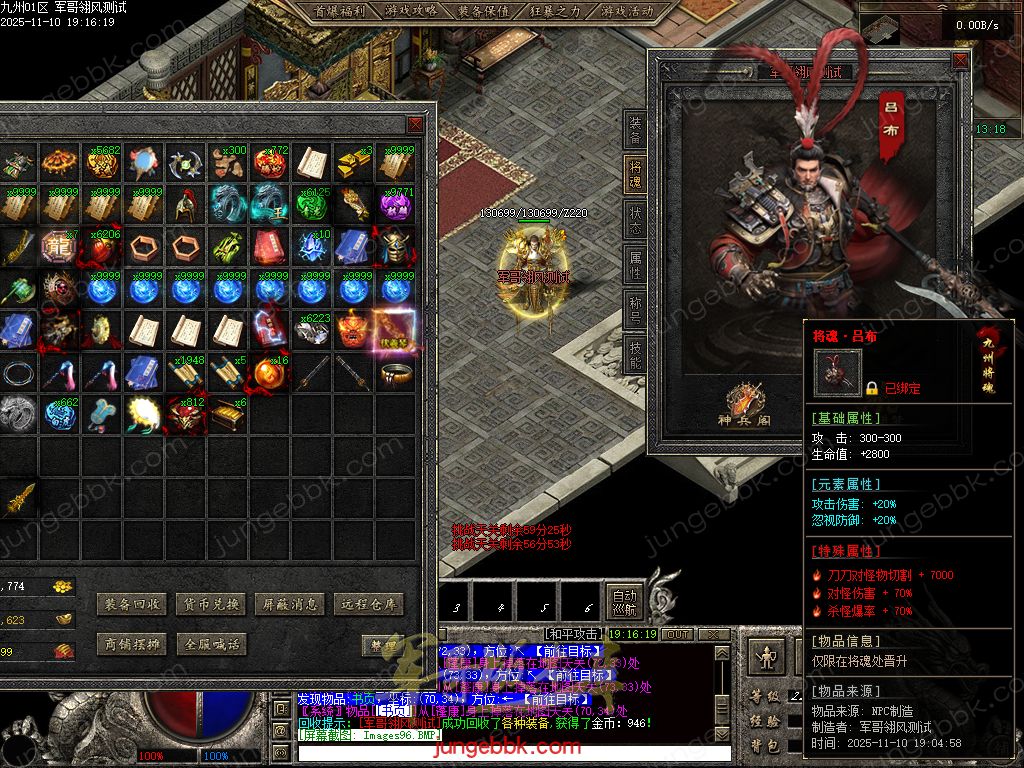Click the 全服喊话 server shout button
Screen dimensions: 1024x768
pyautogui.click(x=209, y=645)
